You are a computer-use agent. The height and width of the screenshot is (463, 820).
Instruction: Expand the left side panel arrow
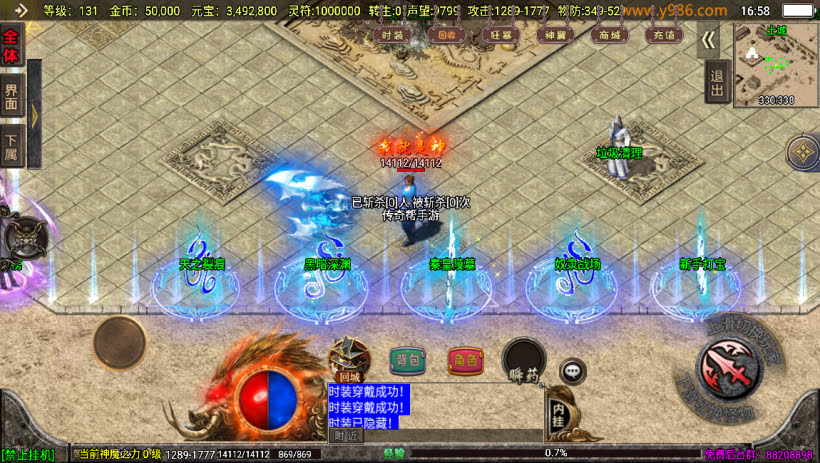[x=34, y=115]
